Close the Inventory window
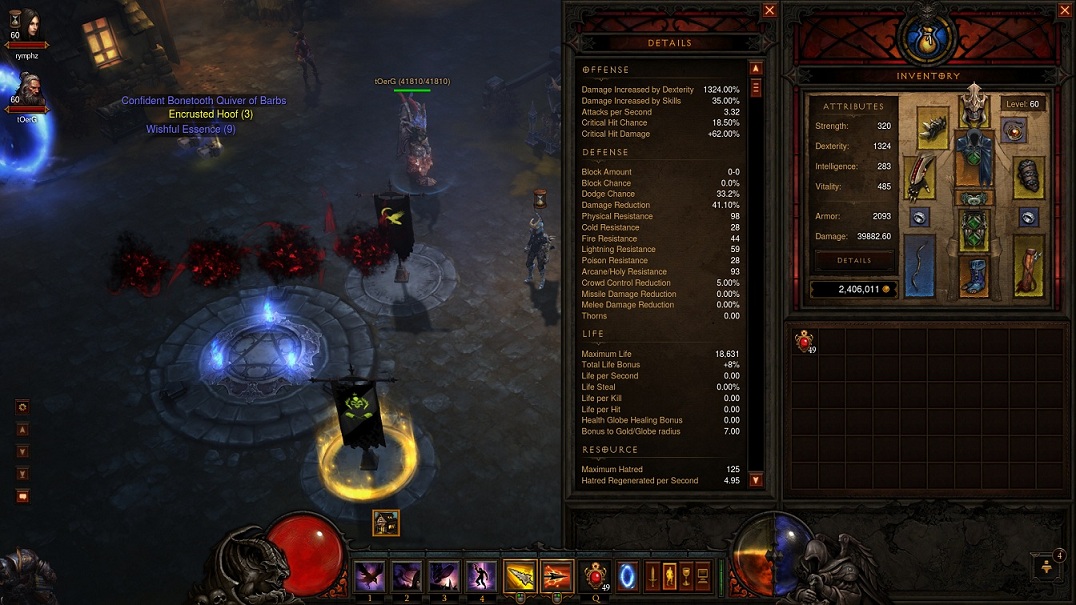This screenshot has width=1076, height=605. tap(1064, 10)
